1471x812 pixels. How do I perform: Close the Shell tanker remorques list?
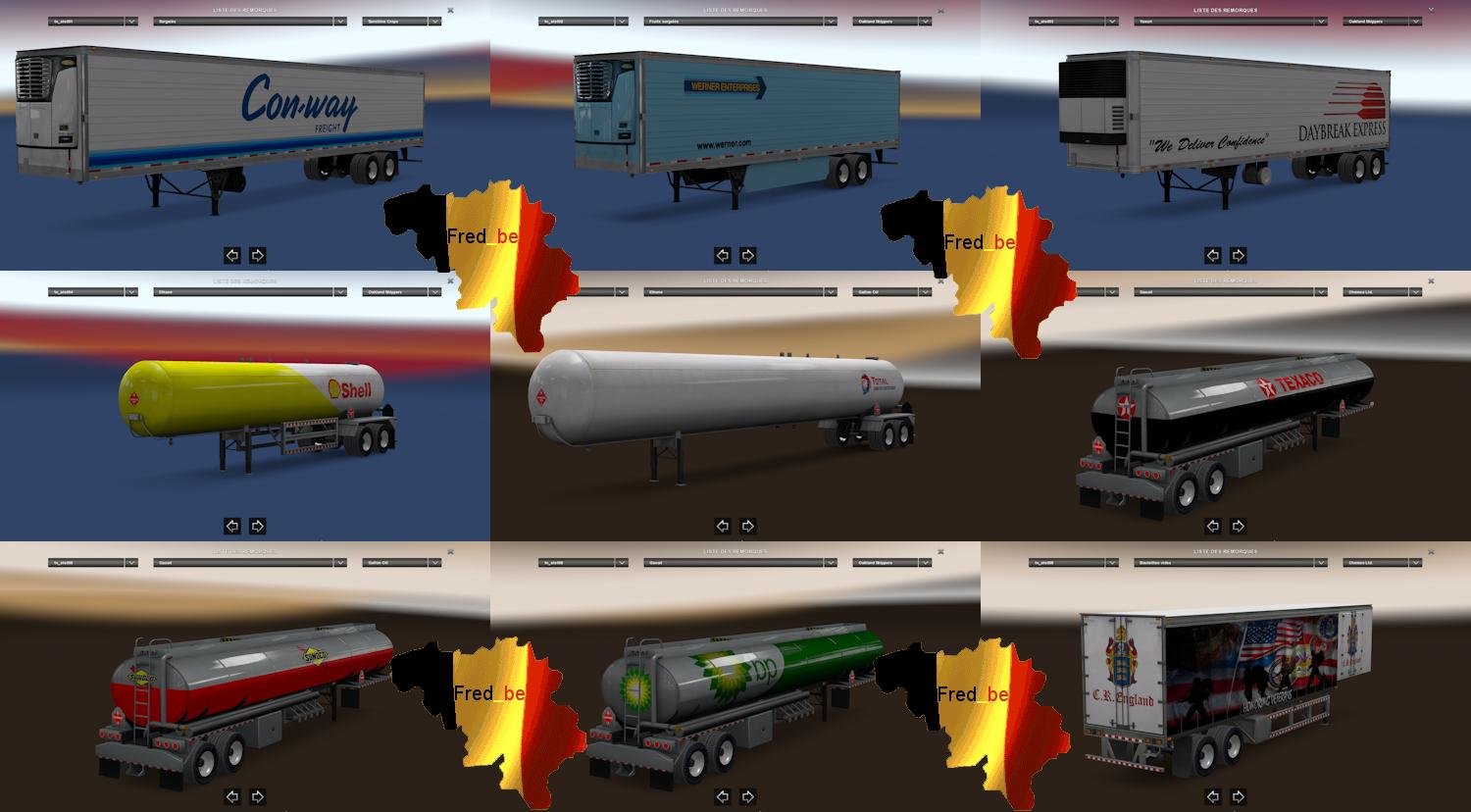pos(450,281)
